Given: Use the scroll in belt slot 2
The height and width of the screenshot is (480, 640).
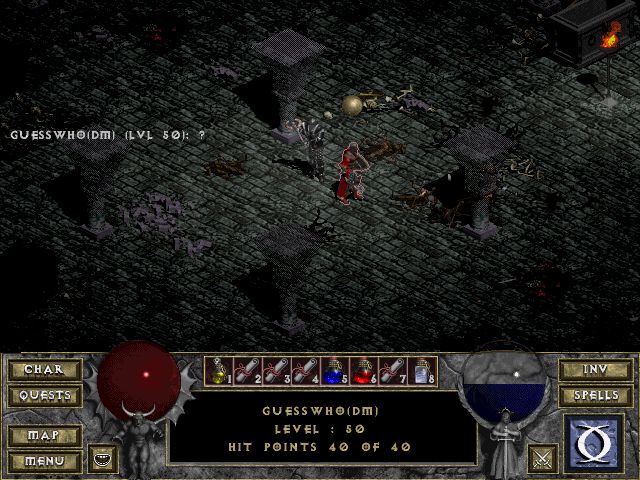Looking at the screenshot, I should coord(248,372).
